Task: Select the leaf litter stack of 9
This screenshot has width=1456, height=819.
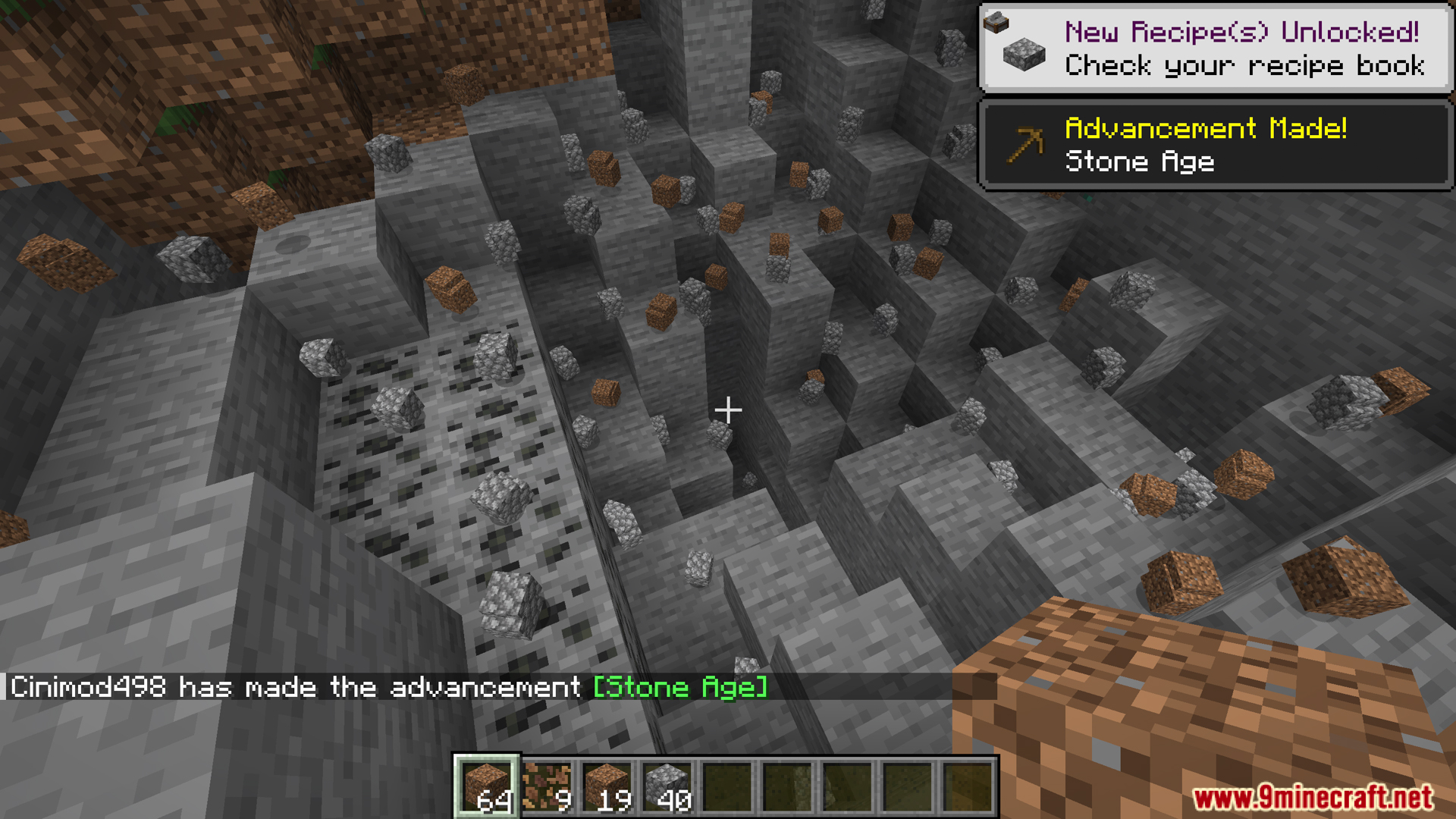Action: coord(547,786)
